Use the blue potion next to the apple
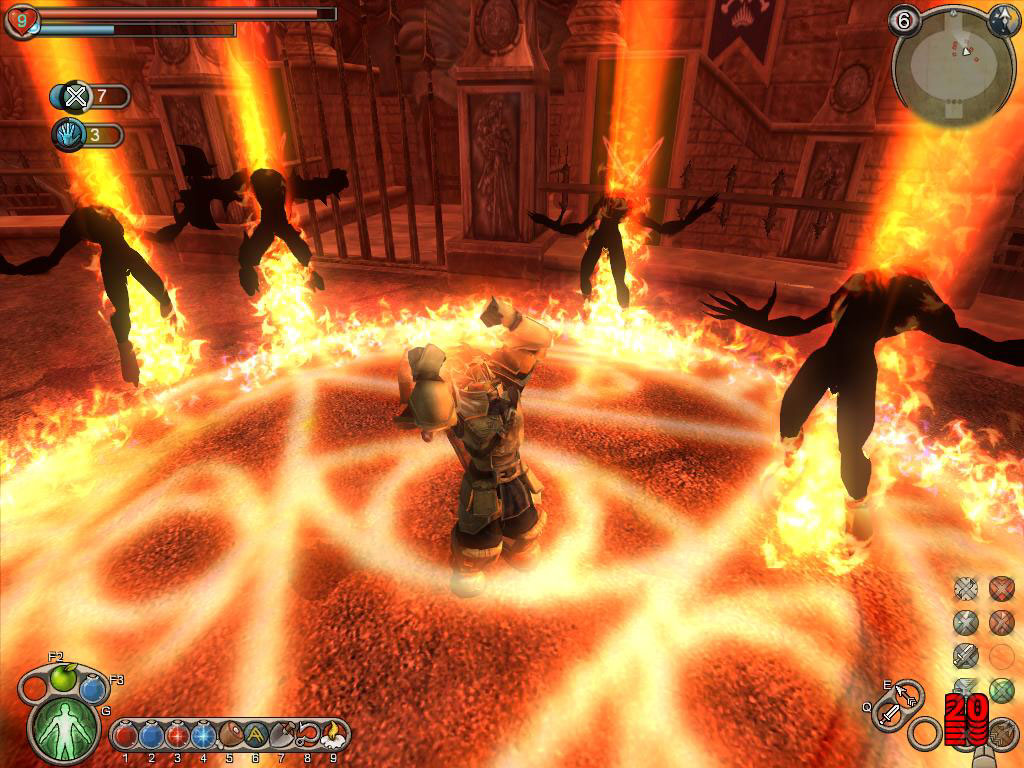 click(x=93, y=689)
